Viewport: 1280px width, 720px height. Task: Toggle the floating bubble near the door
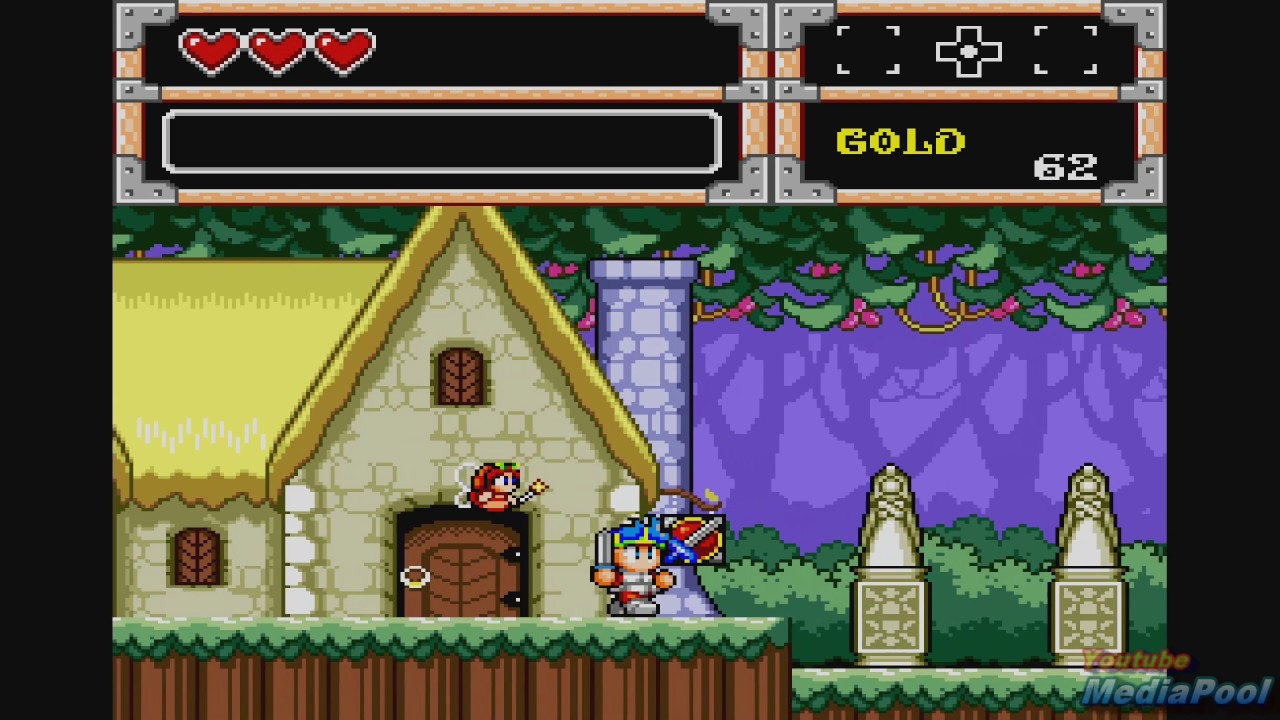413,575
